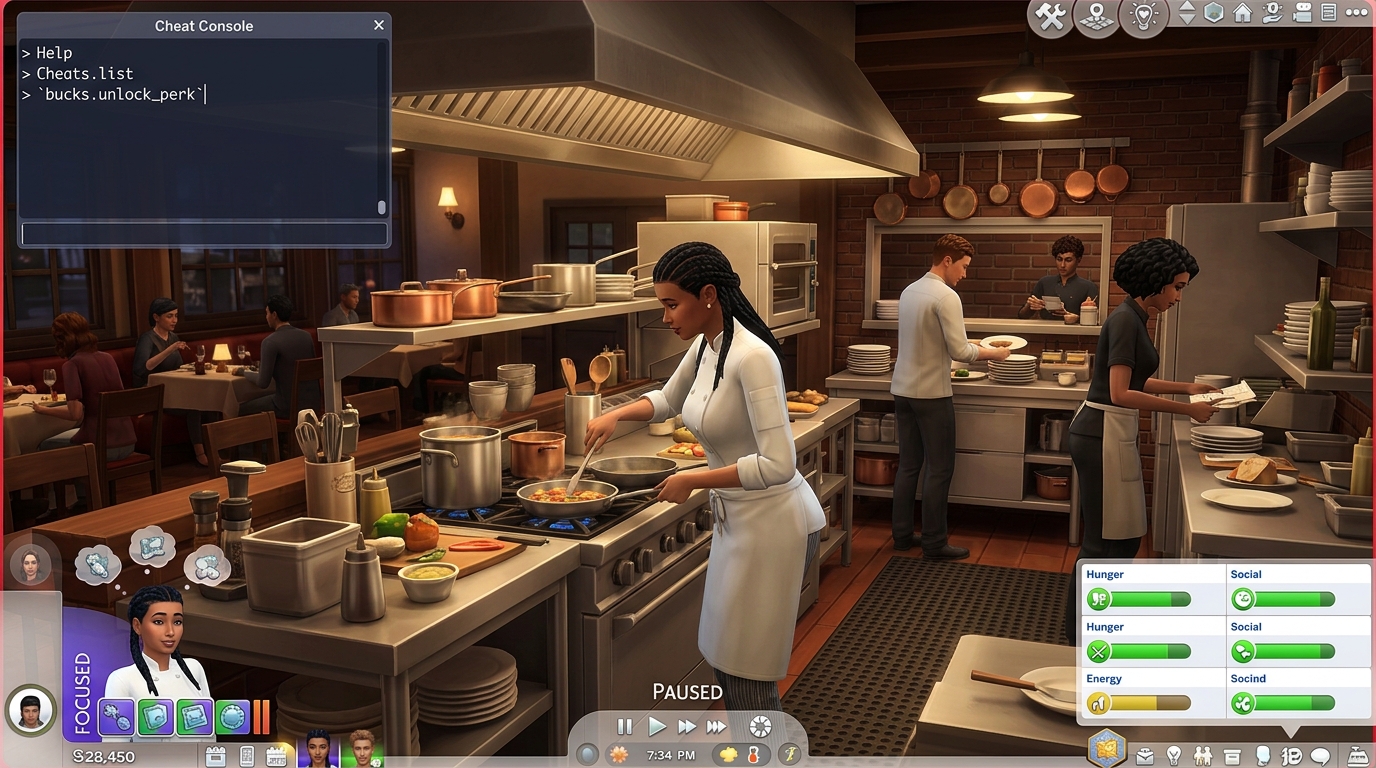Open the More Options ellipsis menu

point(1356,13)
